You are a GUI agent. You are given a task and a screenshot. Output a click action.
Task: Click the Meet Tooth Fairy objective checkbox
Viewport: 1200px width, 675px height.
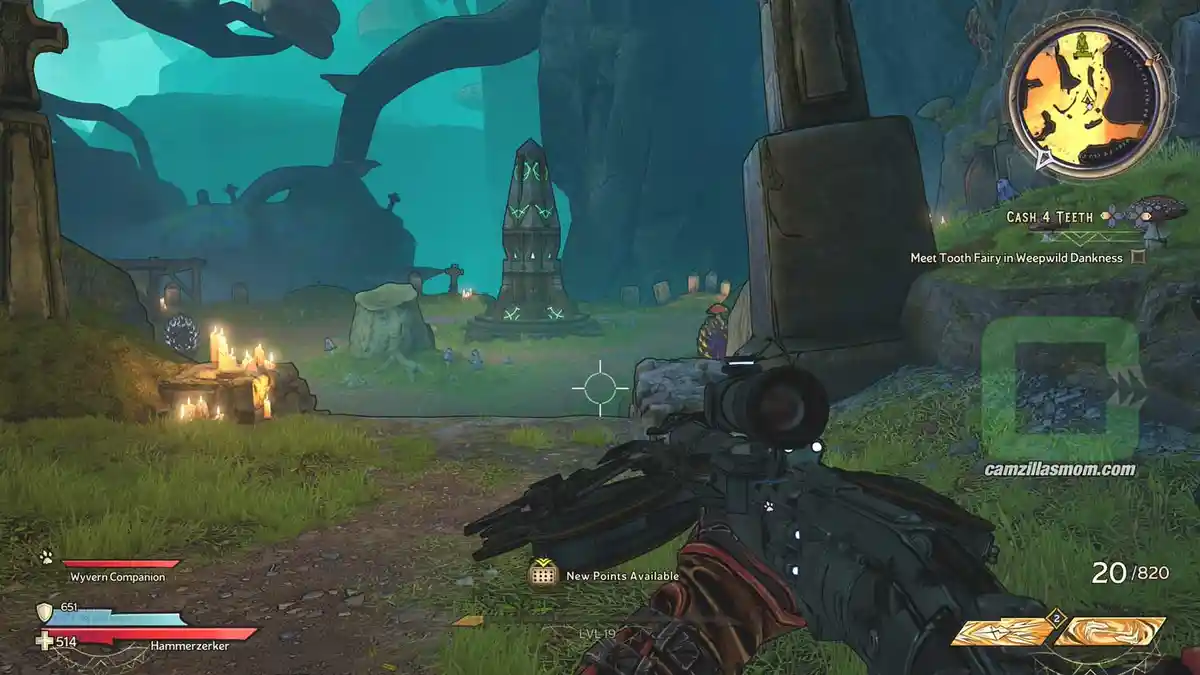point(1137,257)
